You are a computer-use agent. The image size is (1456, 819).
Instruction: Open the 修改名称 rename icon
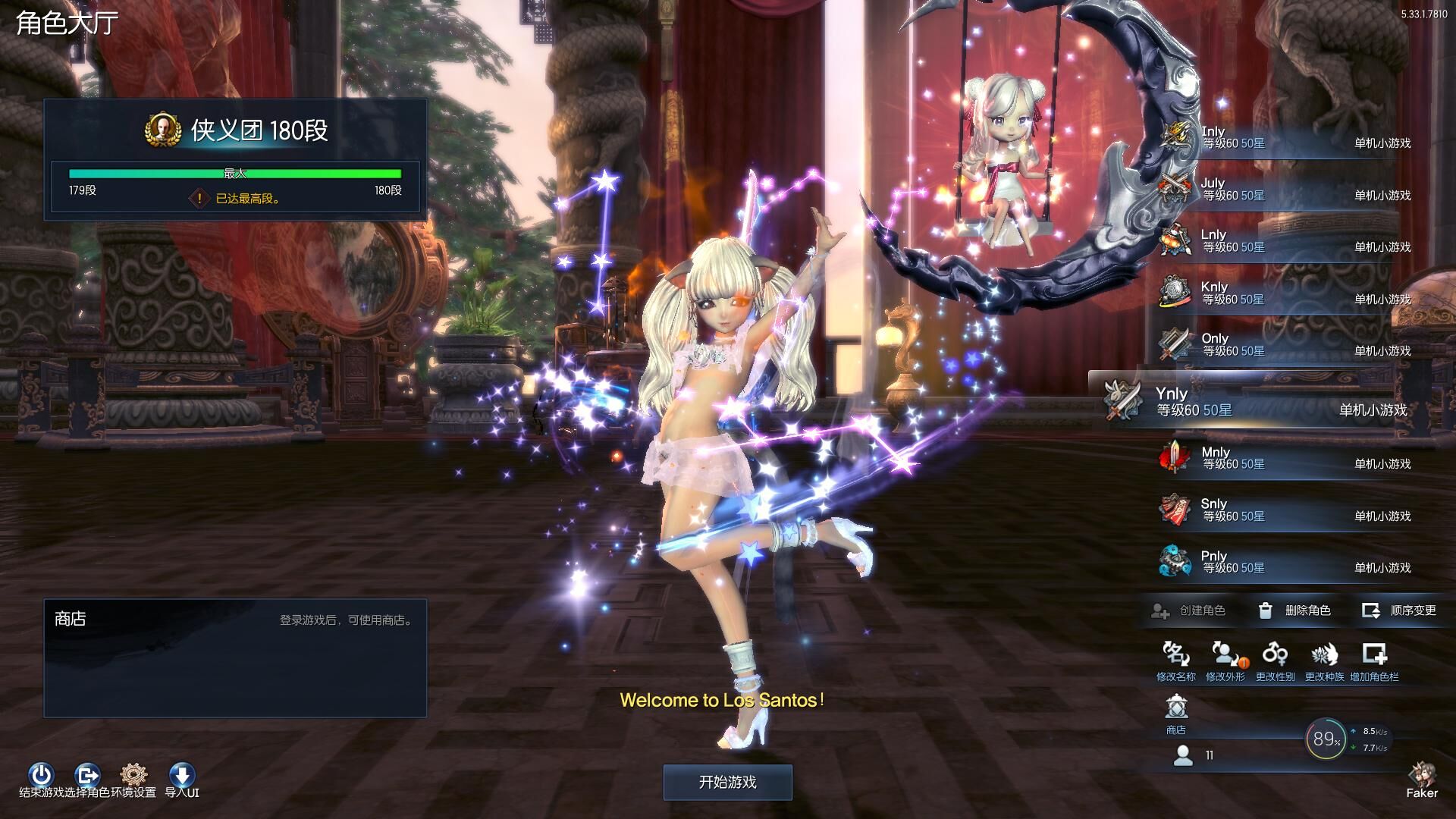point(1175,654)
